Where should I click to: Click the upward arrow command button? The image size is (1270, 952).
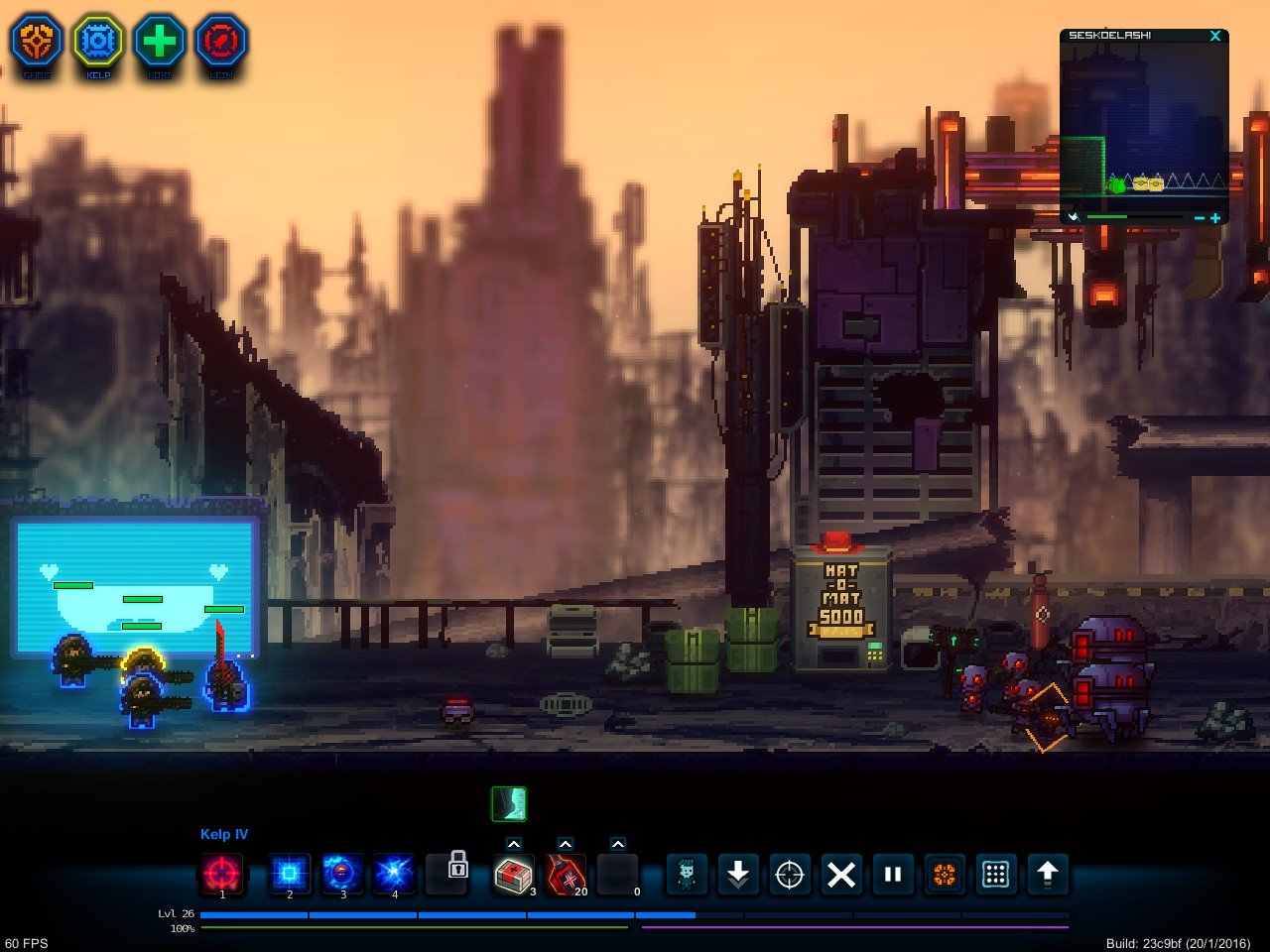1048,875
